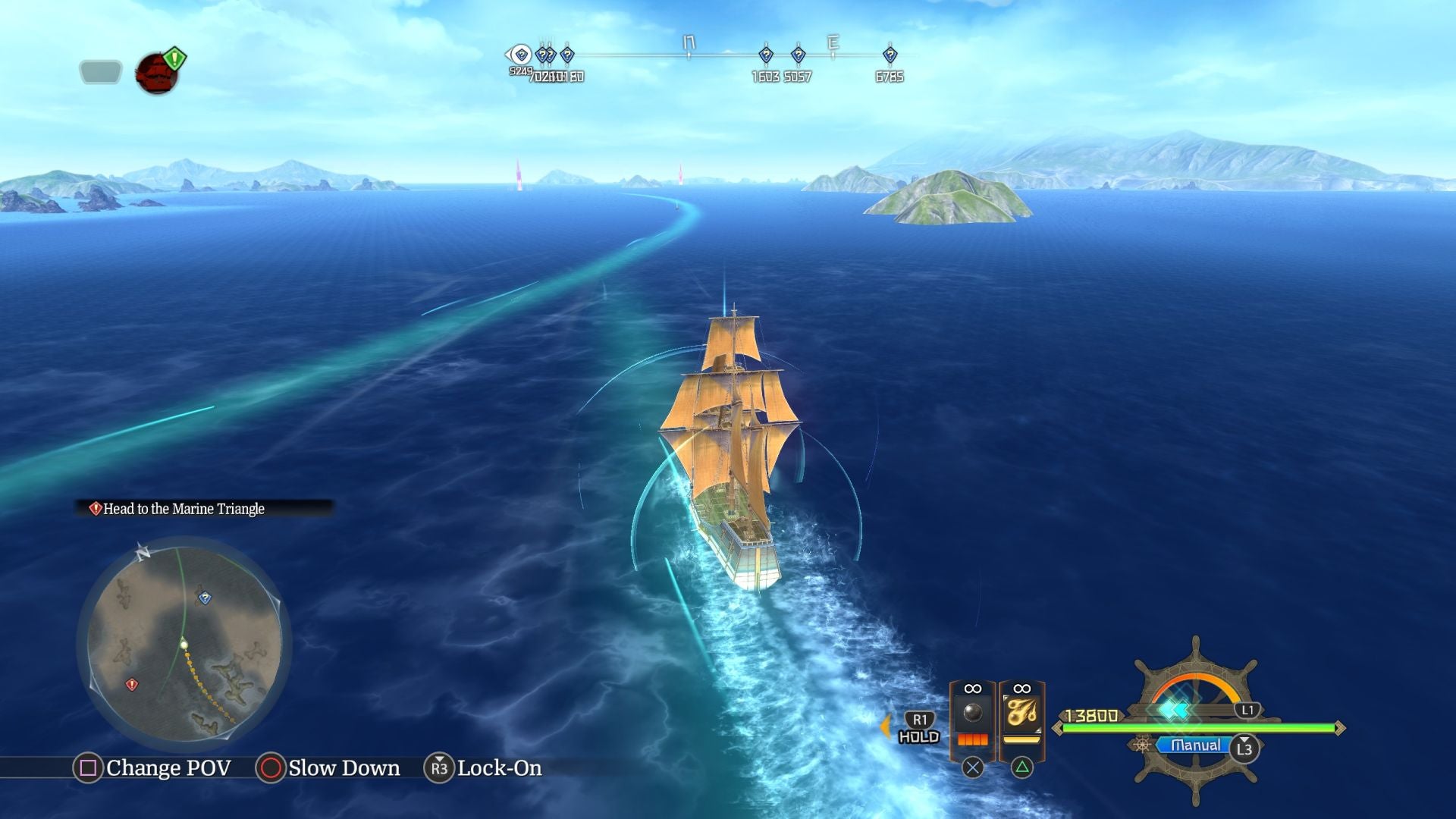Open the compass marker showing 1603
The image size is (1456, 819).
point(767,54)
